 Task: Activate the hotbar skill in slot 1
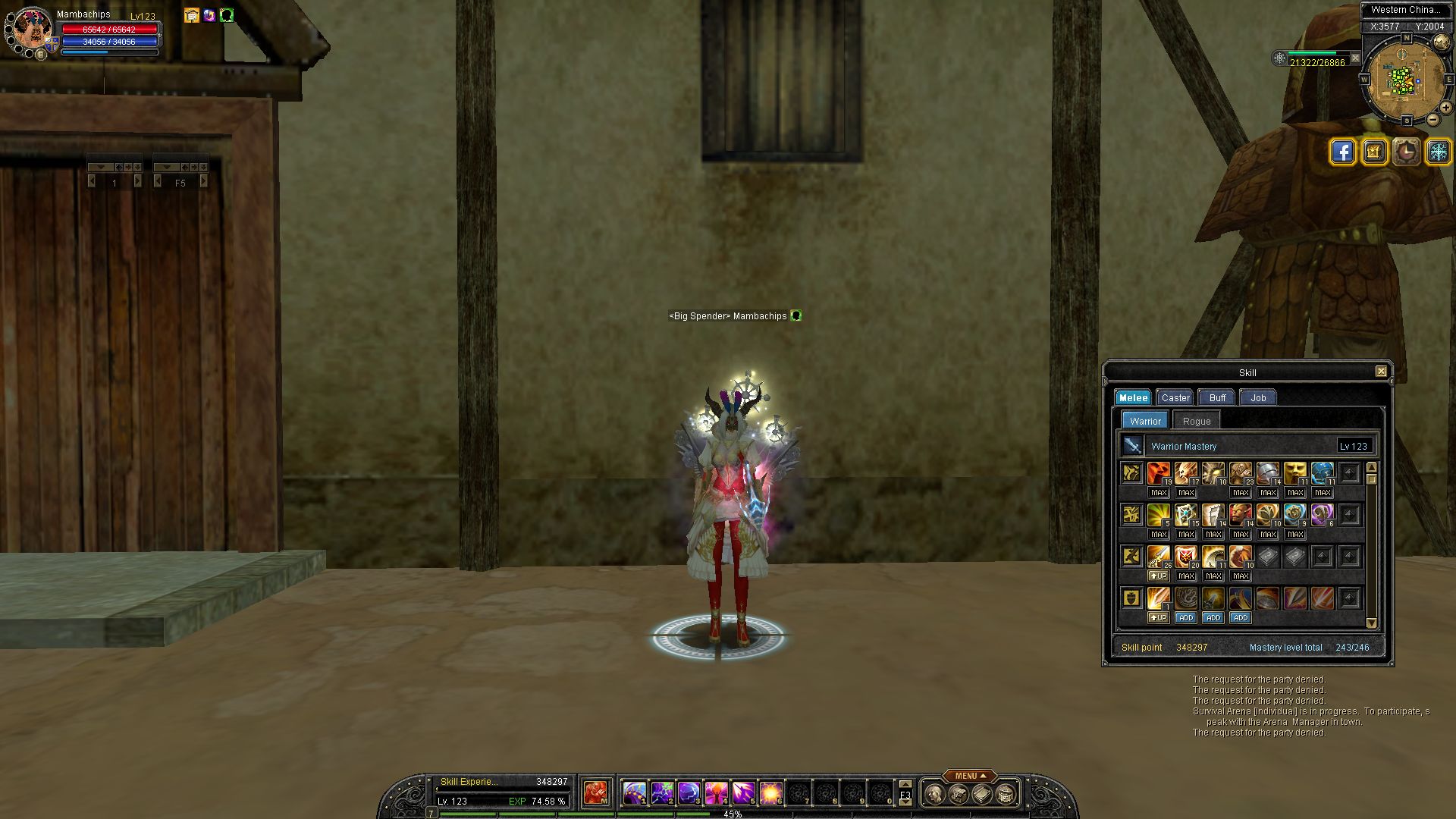point(635,793)
